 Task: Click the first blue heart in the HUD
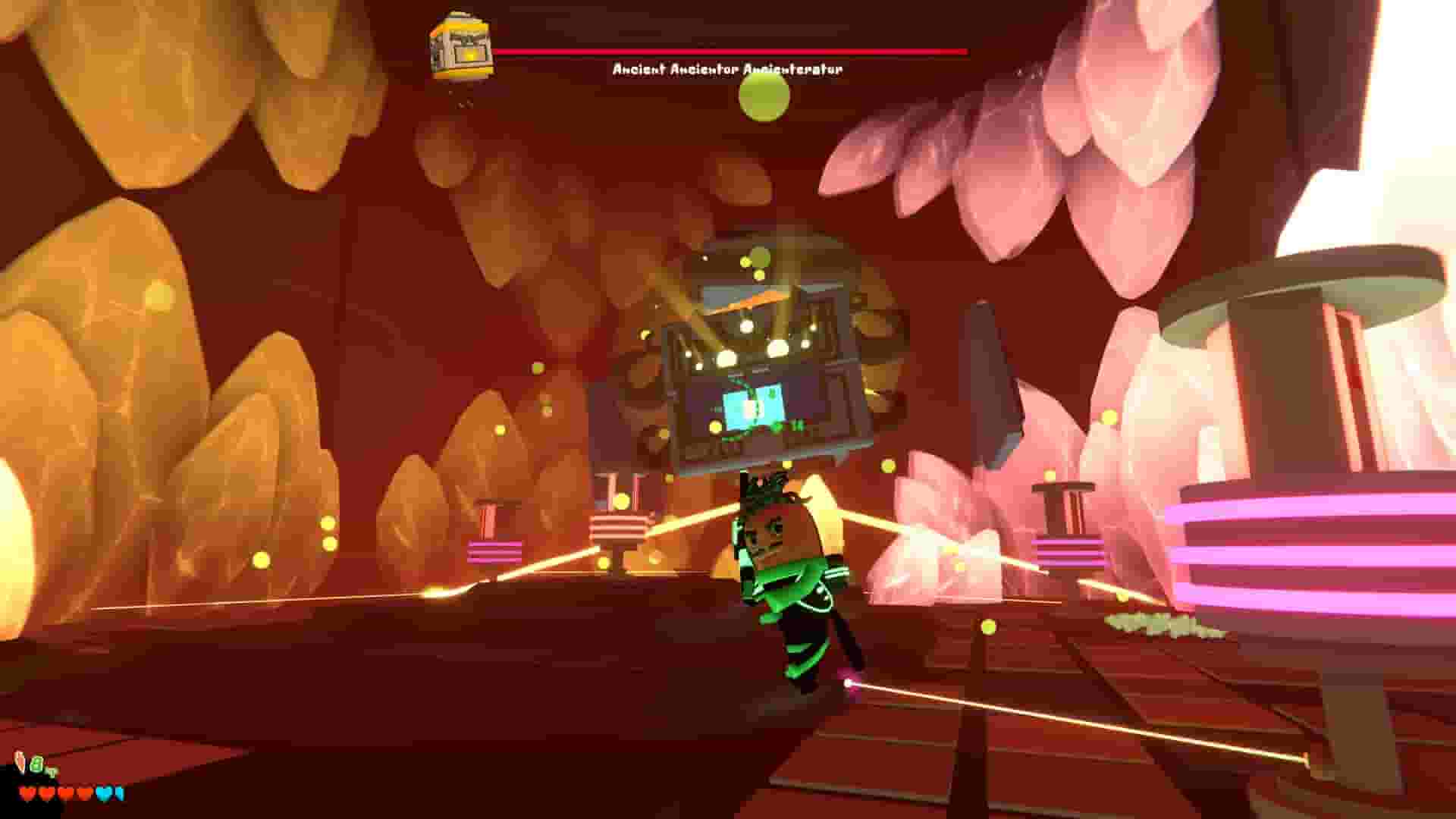click(x=104, y=792)
